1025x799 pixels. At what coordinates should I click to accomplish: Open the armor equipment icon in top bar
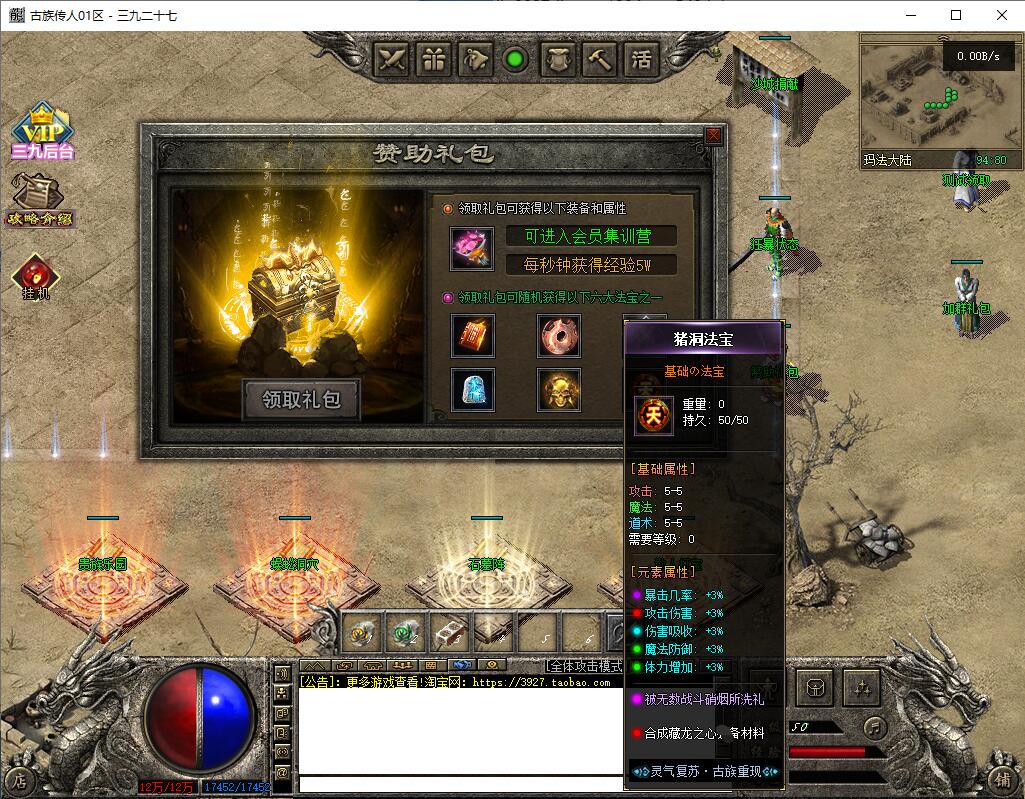(x=557, y=59)
